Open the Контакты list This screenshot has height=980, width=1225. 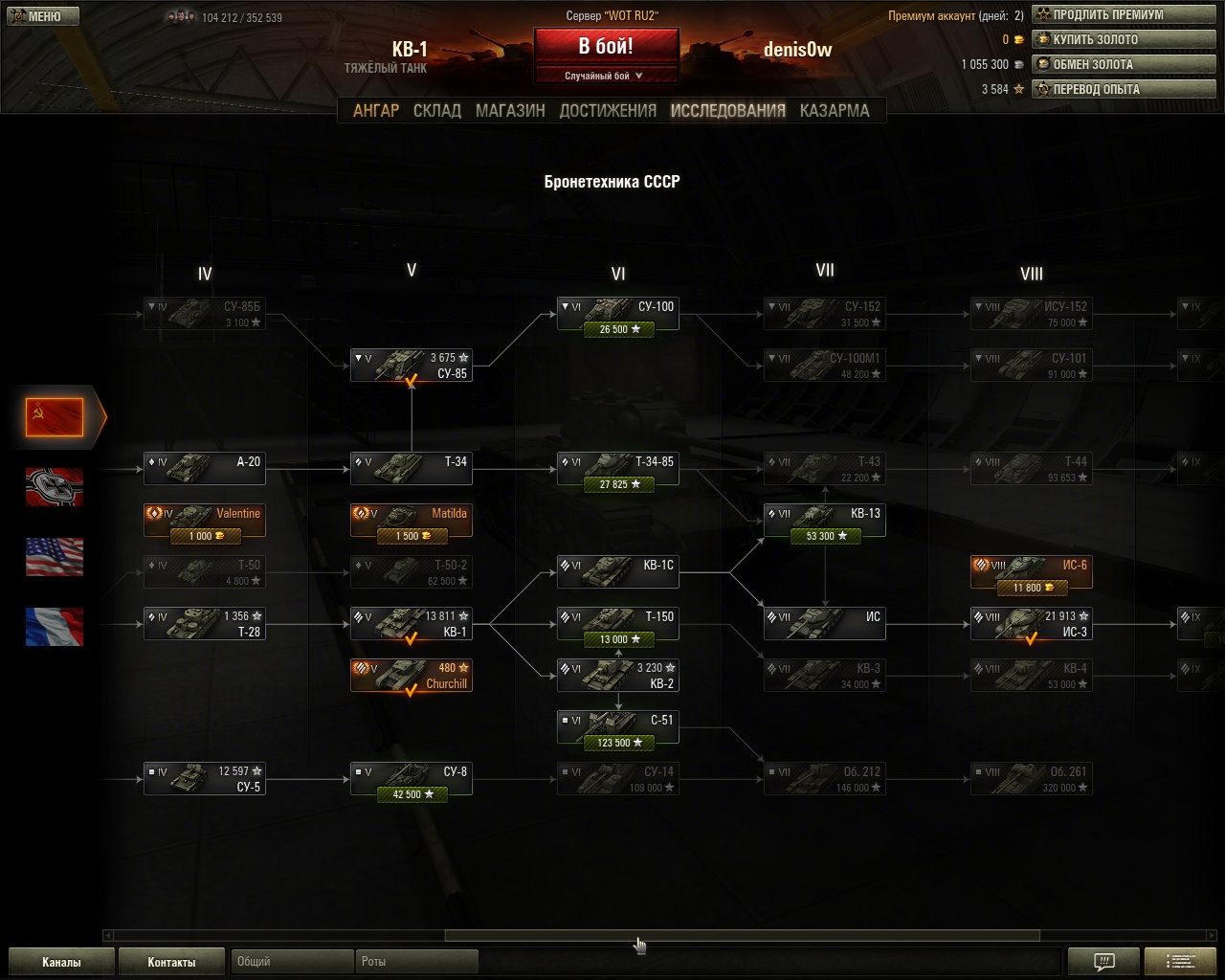[171, 962]
